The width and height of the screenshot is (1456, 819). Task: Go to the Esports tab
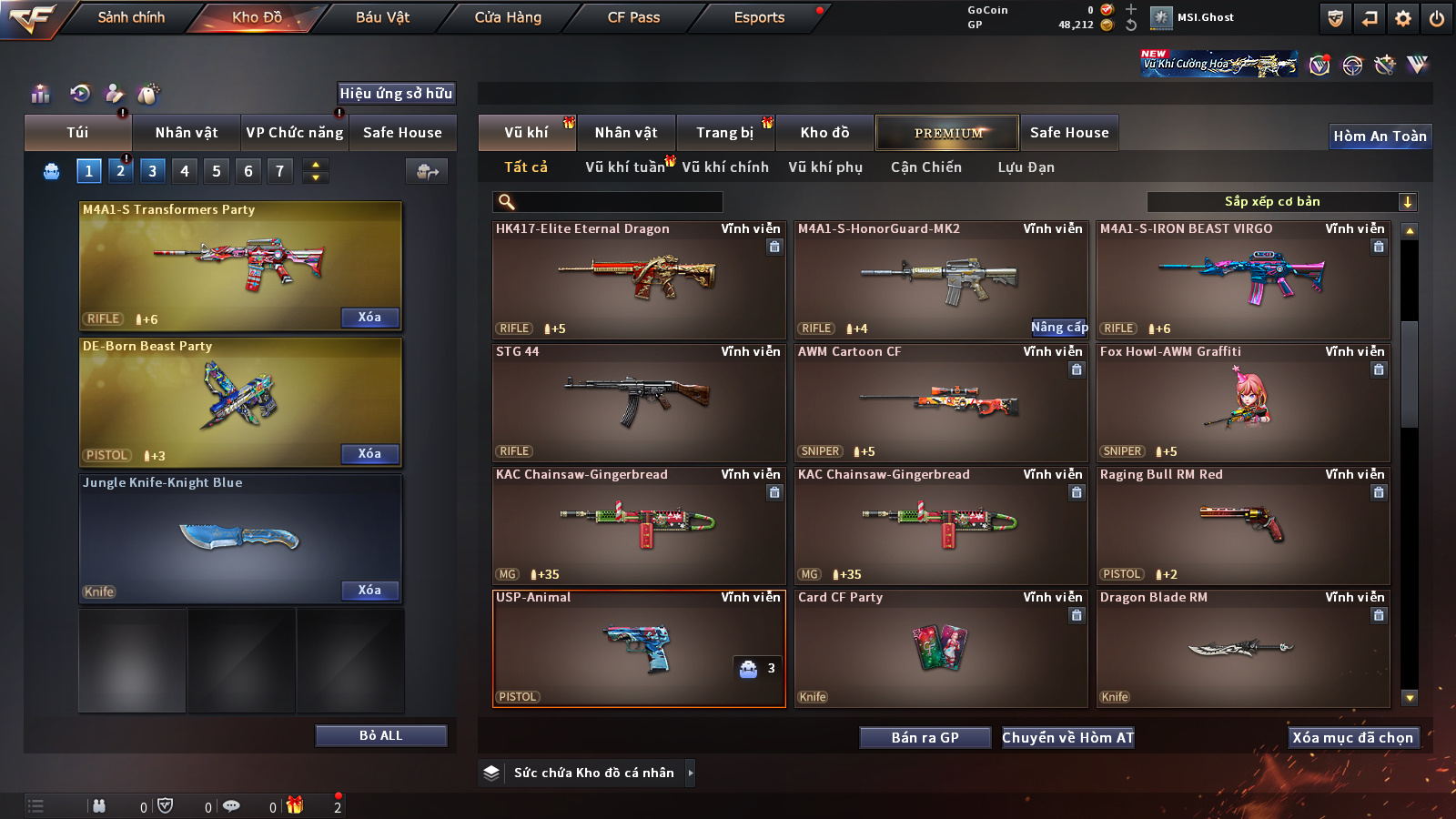pyautogui.click(x=759, y=17)
